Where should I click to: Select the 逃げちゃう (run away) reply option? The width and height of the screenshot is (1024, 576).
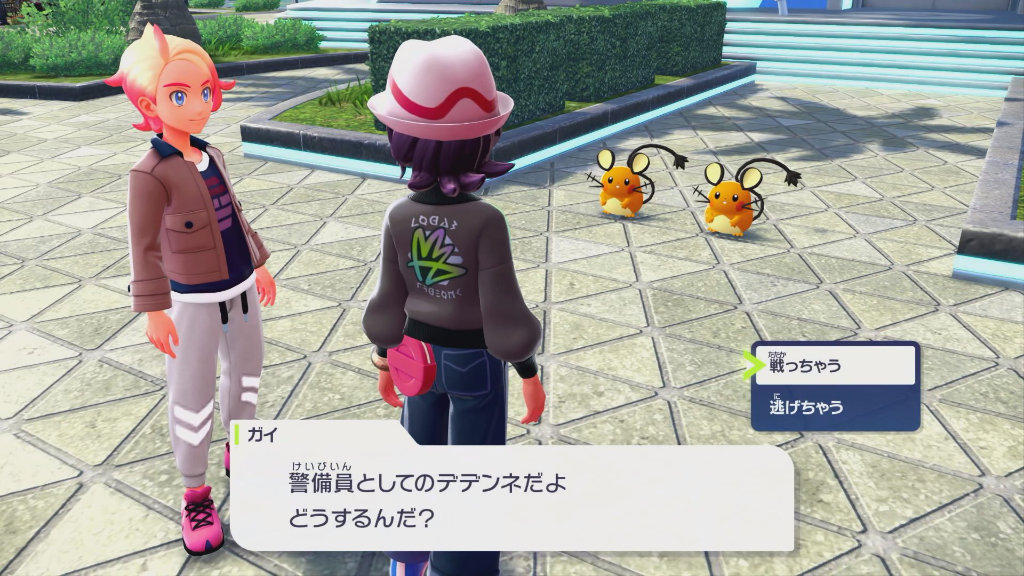835,408
